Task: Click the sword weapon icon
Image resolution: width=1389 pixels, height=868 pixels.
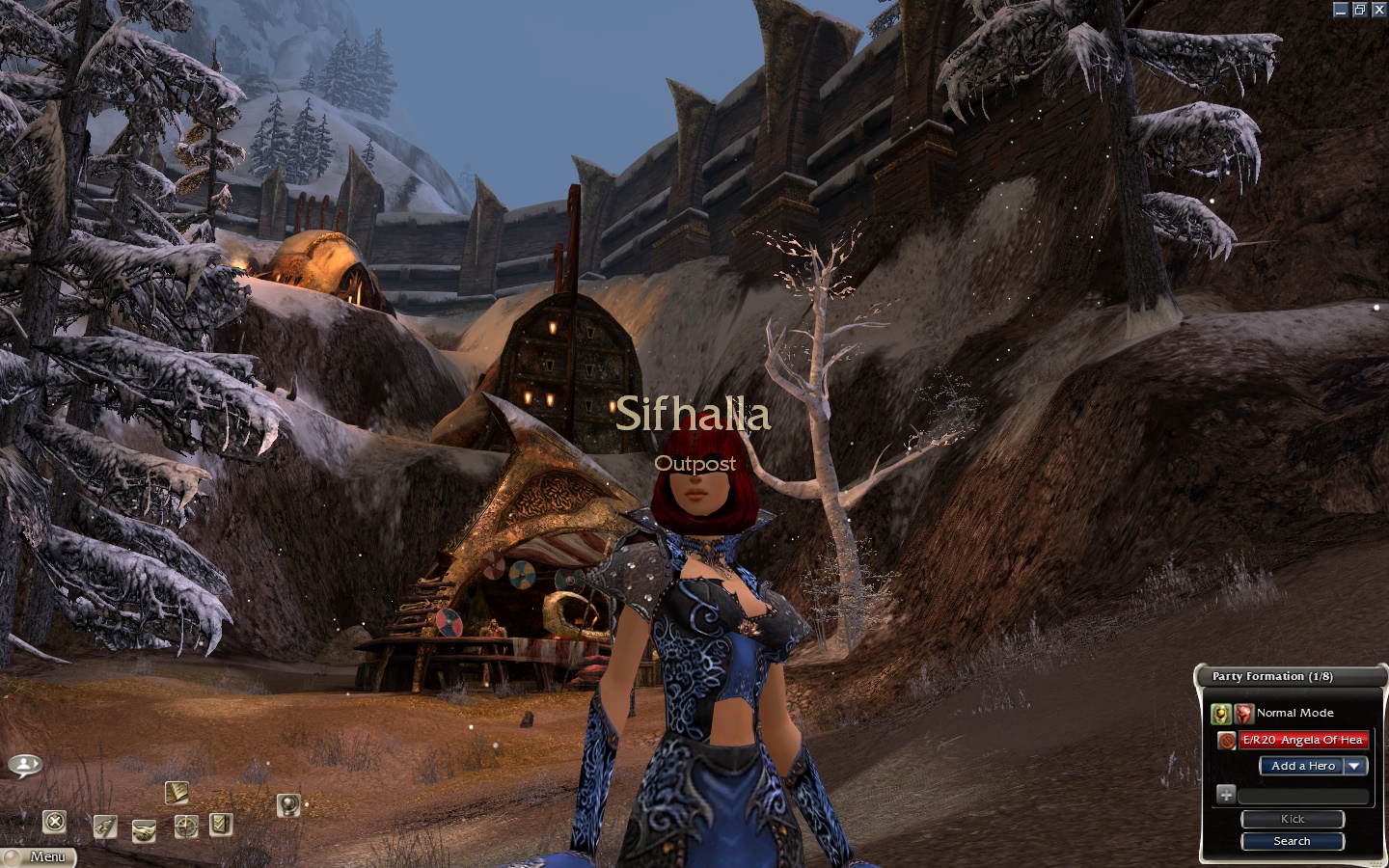Action: point(105,827)
